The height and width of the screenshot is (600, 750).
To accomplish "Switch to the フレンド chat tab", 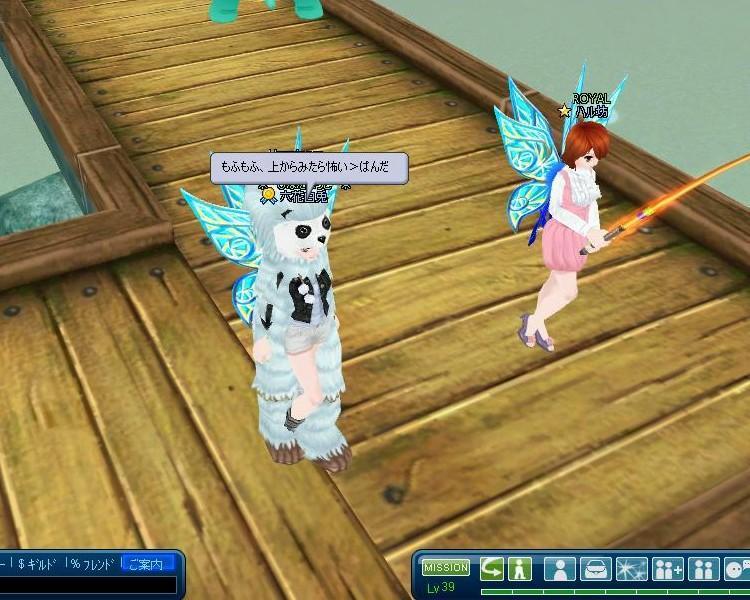I will 94,565.
